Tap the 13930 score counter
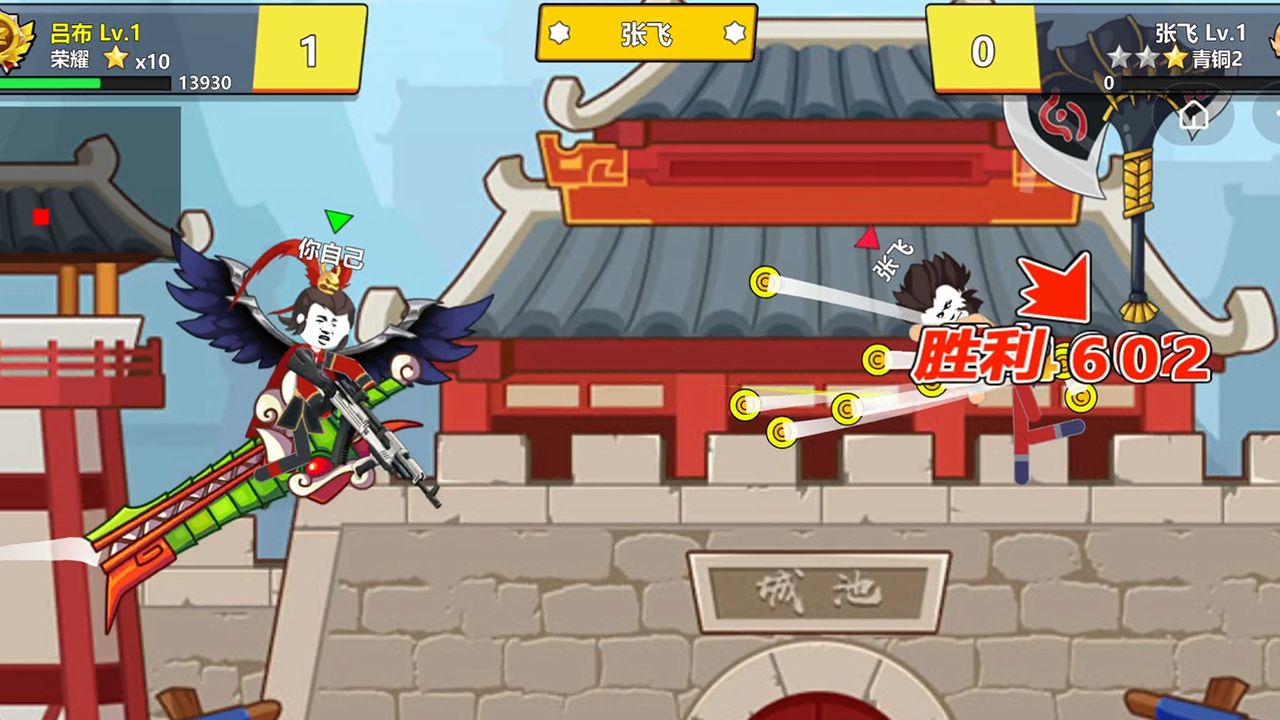The height and width of the screenshot is (720, 1280). tap(205, 82)
